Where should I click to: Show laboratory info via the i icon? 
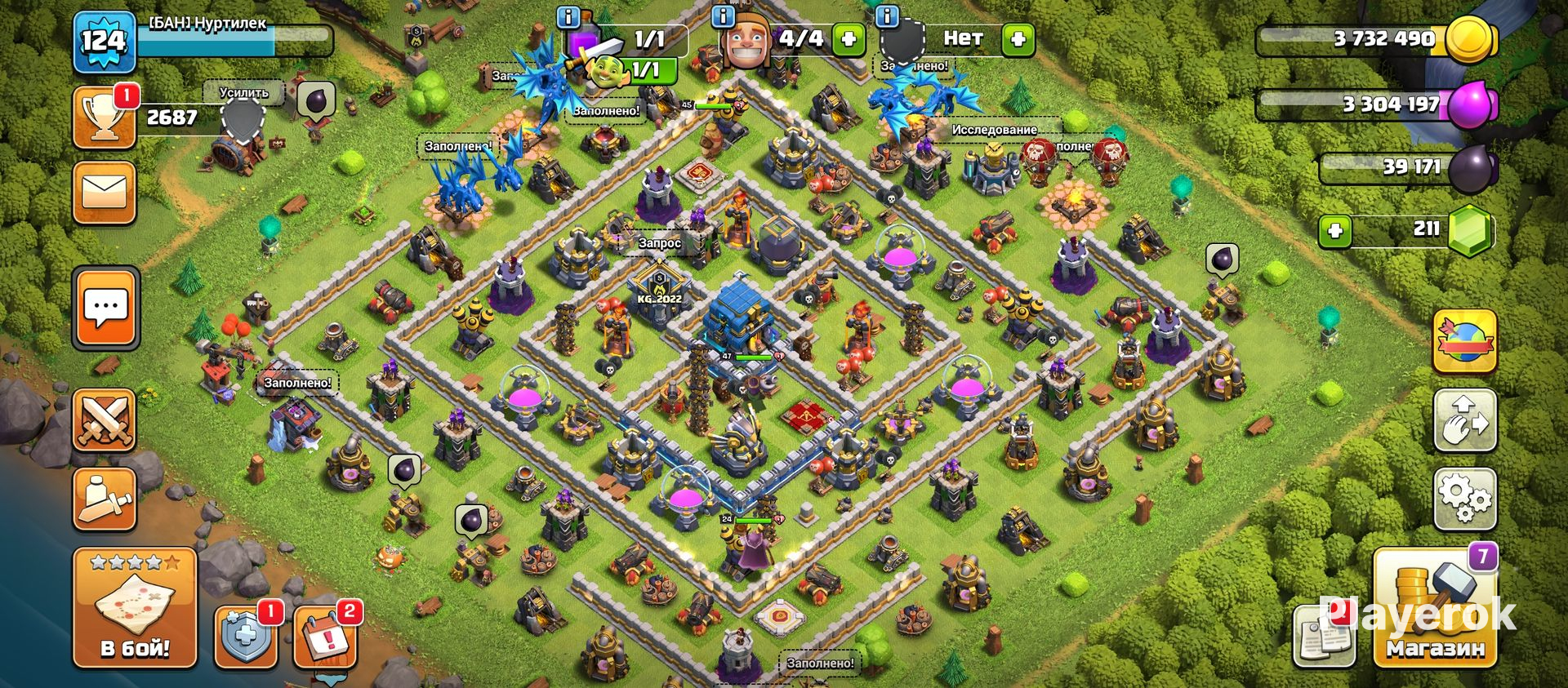(568, 16)
